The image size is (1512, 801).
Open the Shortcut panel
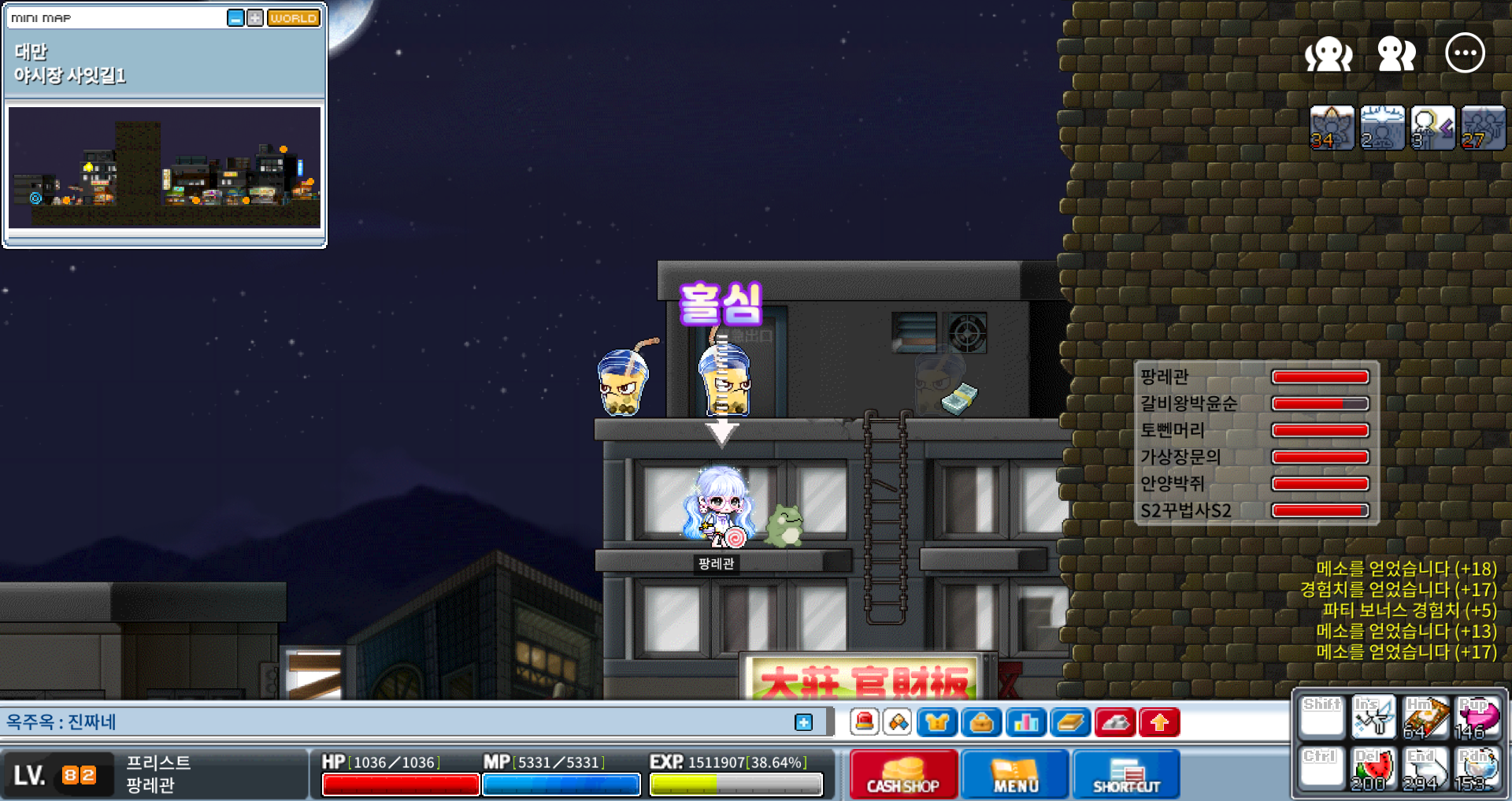pyautogui.click(x=1126, y=774)
